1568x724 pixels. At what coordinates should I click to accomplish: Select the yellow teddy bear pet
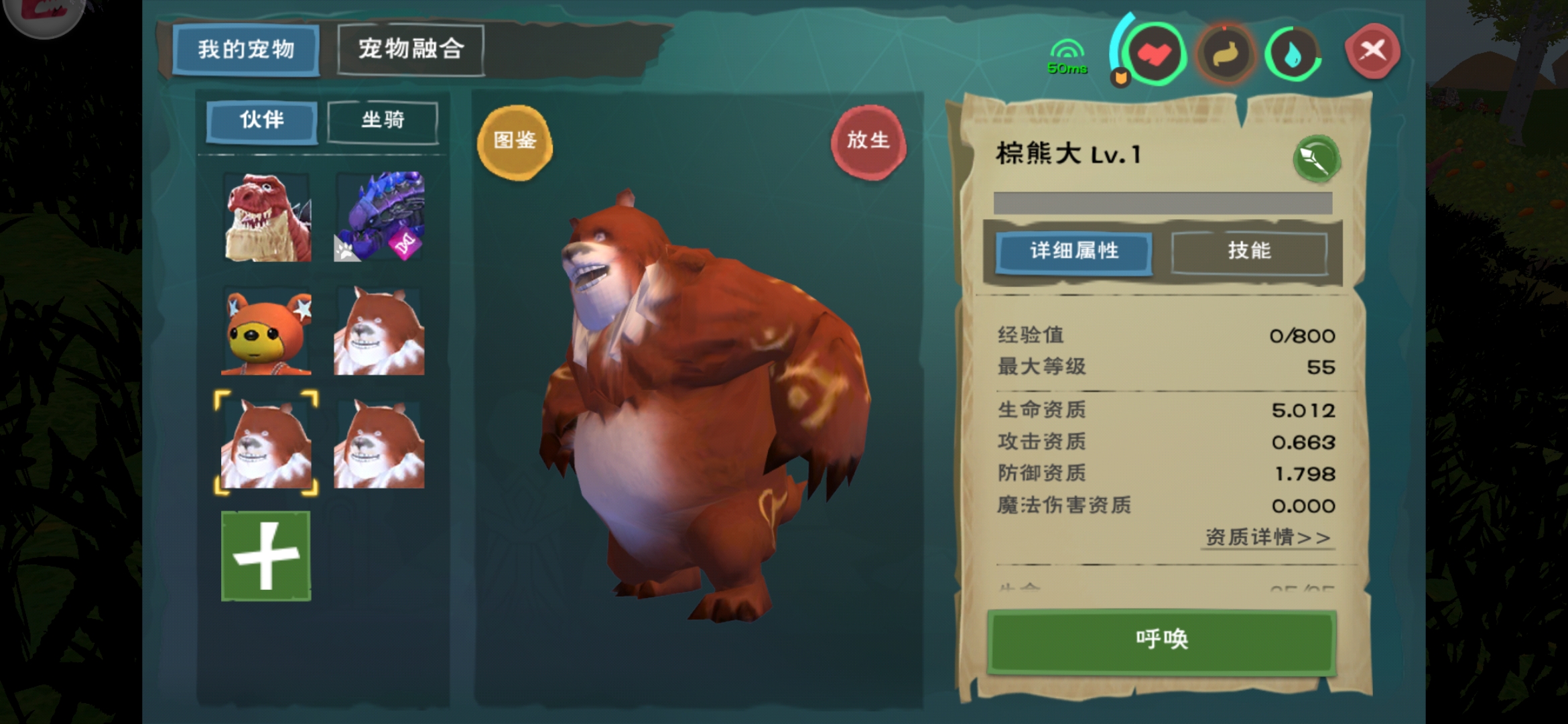coord(265,331)
